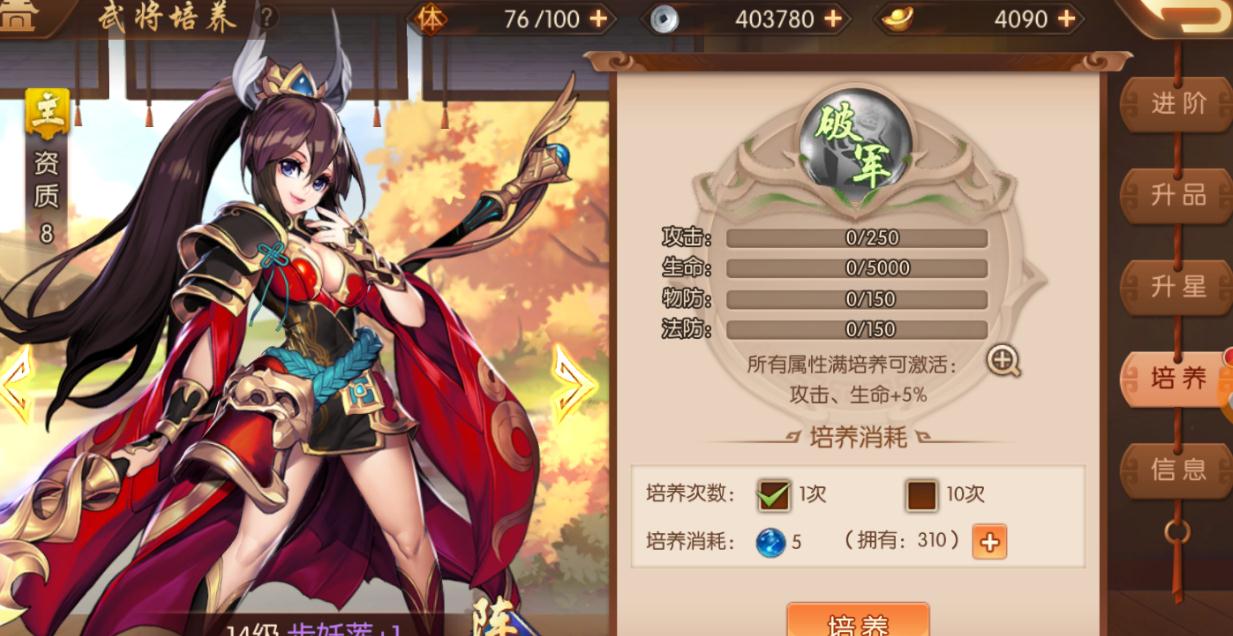1233x636 pixels.
Task: Show the 信息 tab
Action: pyautogui.click(x=1177, y=469)
